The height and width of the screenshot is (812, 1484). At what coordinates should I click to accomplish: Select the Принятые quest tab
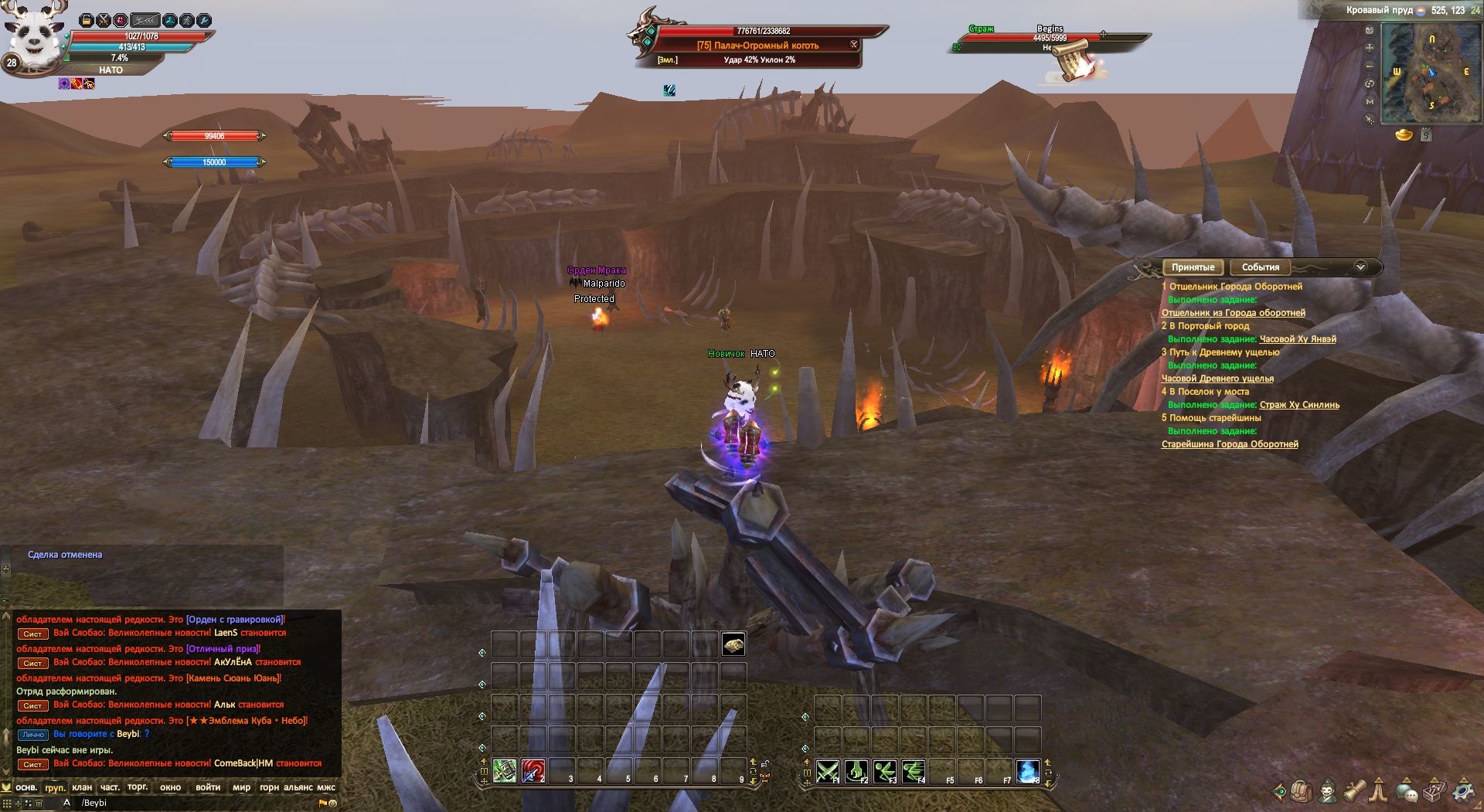(1193, 267)
